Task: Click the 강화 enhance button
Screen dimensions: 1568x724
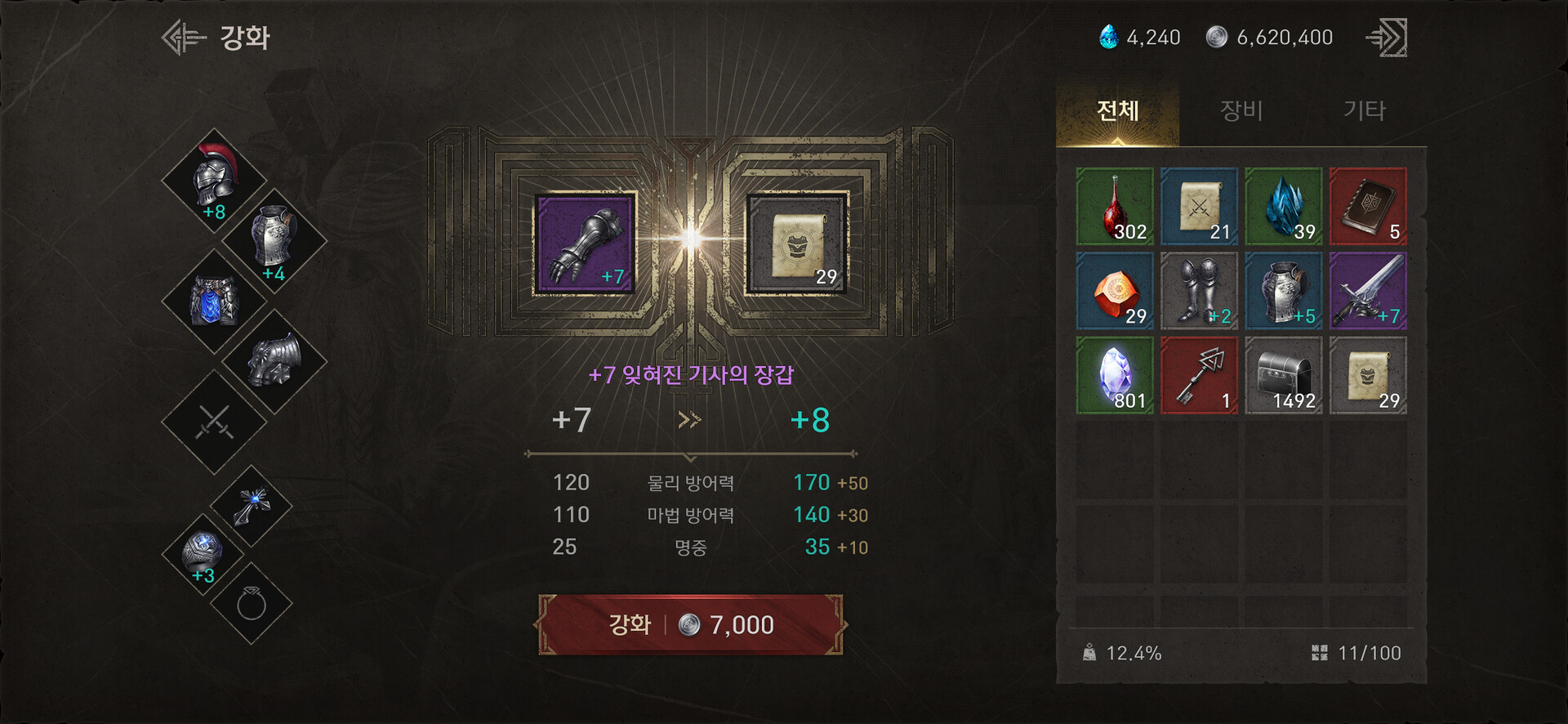Action: 690,625
